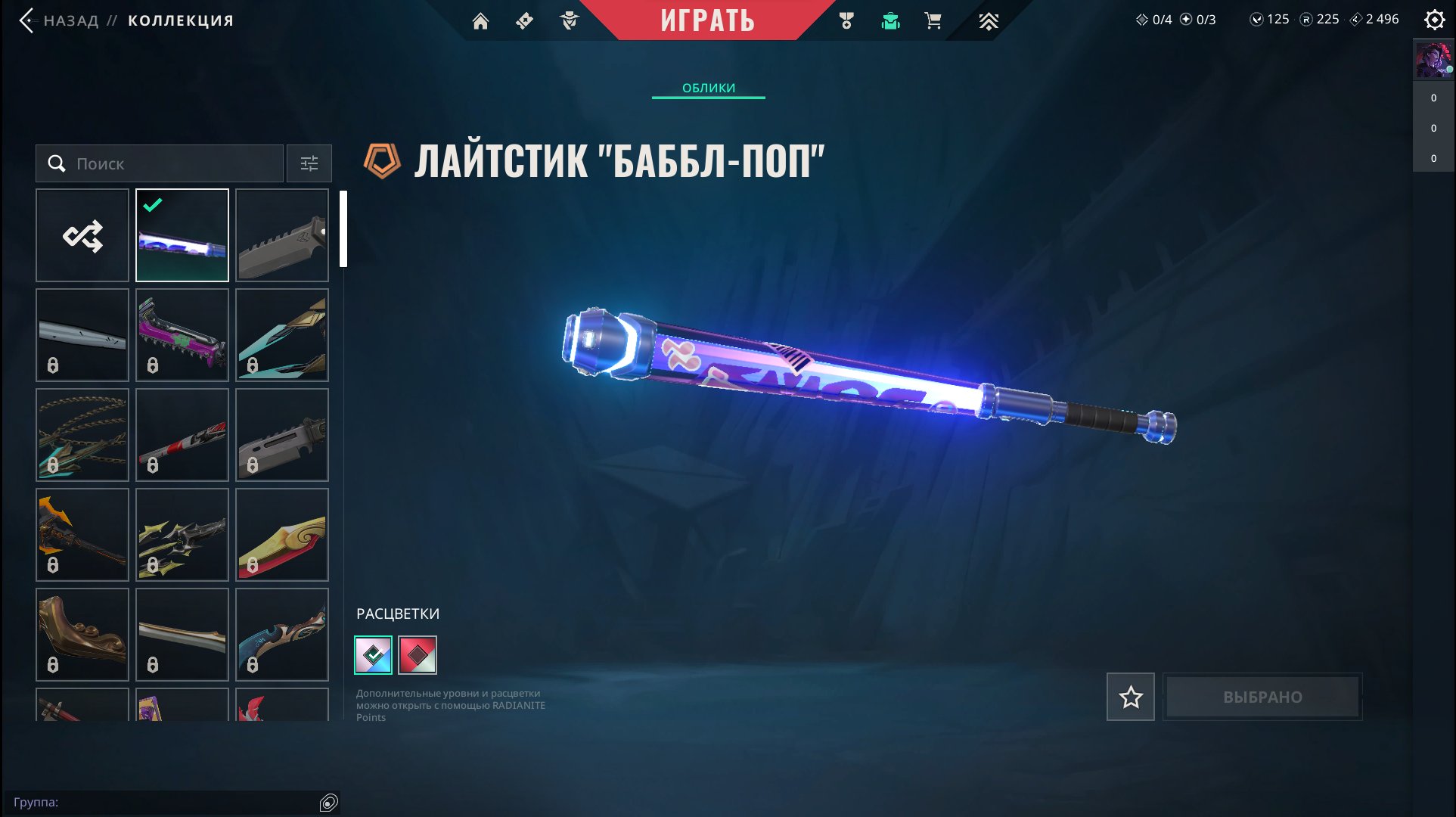
Task: Click the red ИГРАТЬ play button
Action: pos(707,20)
